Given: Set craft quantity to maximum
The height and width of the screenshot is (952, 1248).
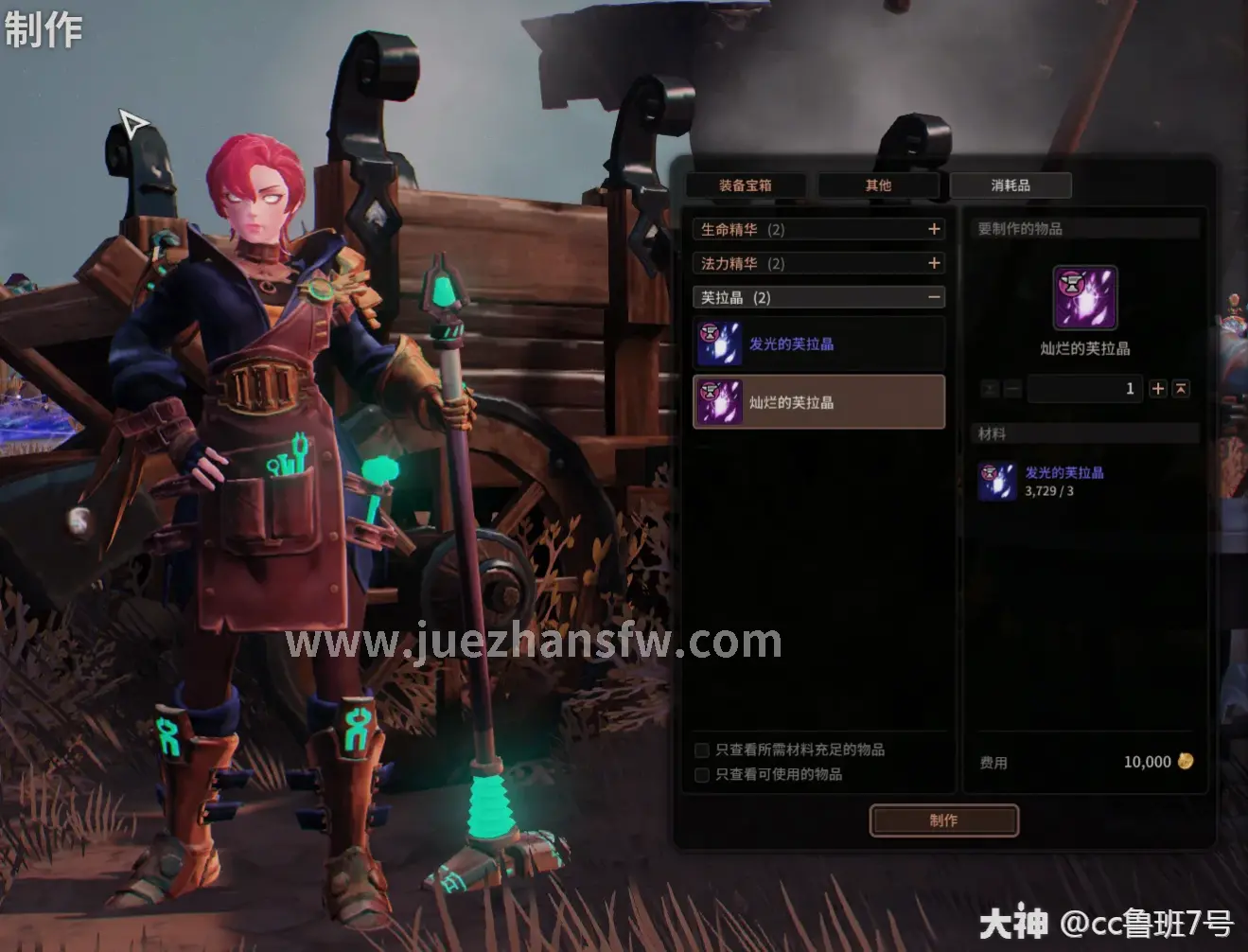Looking at the screenshot, I should point(1181,389).
